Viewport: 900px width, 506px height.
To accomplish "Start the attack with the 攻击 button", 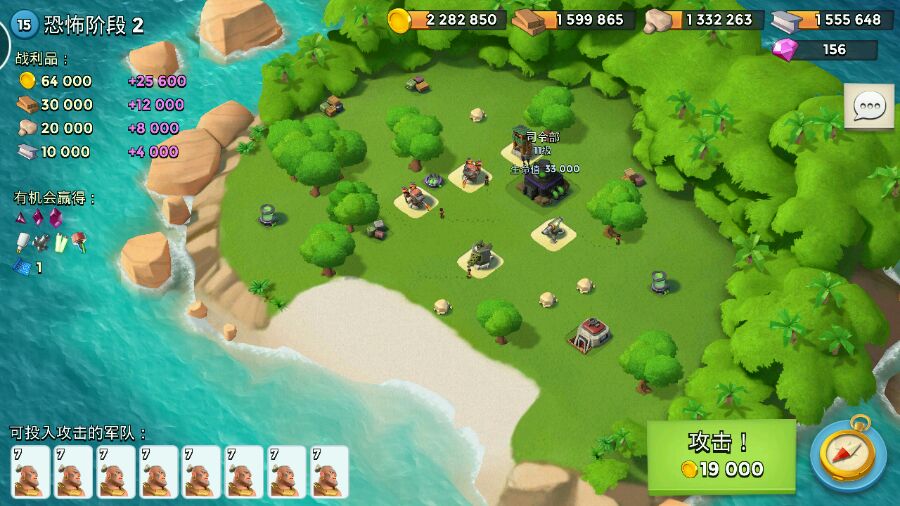I will [x=721, y=456].
